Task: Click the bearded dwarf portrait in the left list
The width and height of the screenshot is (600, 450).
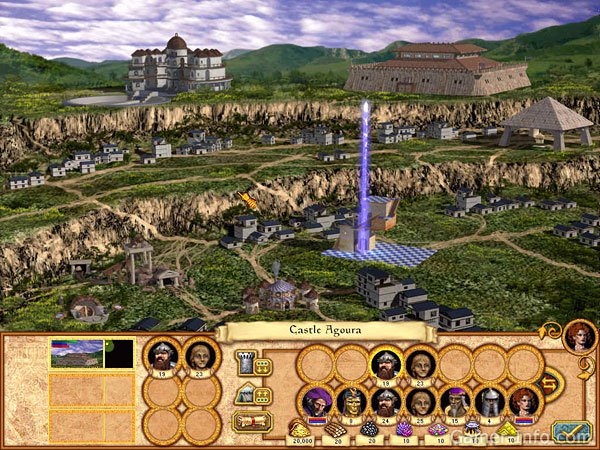Action: [x=162, y=355]
